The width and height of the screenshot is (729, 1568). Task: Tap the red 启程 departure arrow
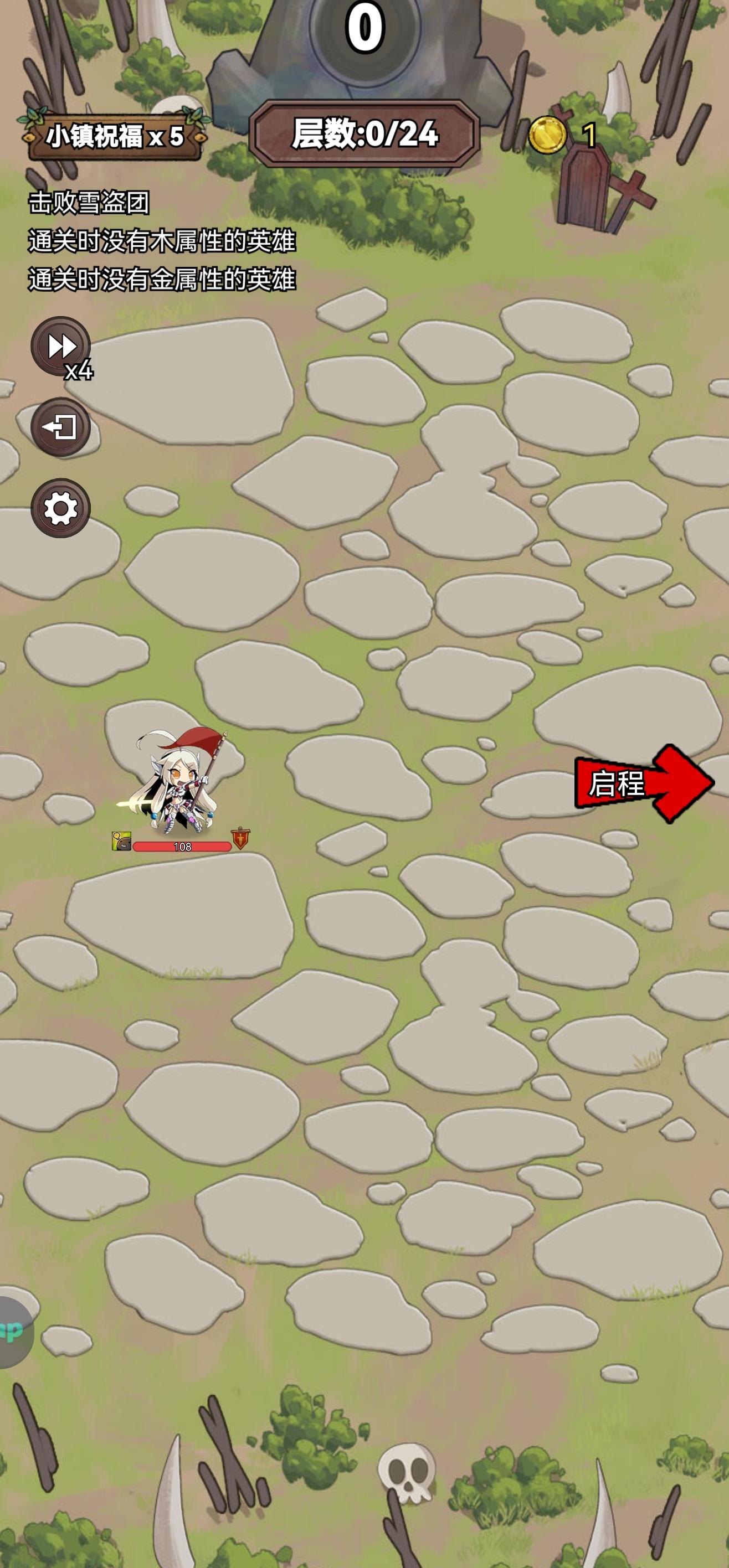click(645, 785)
